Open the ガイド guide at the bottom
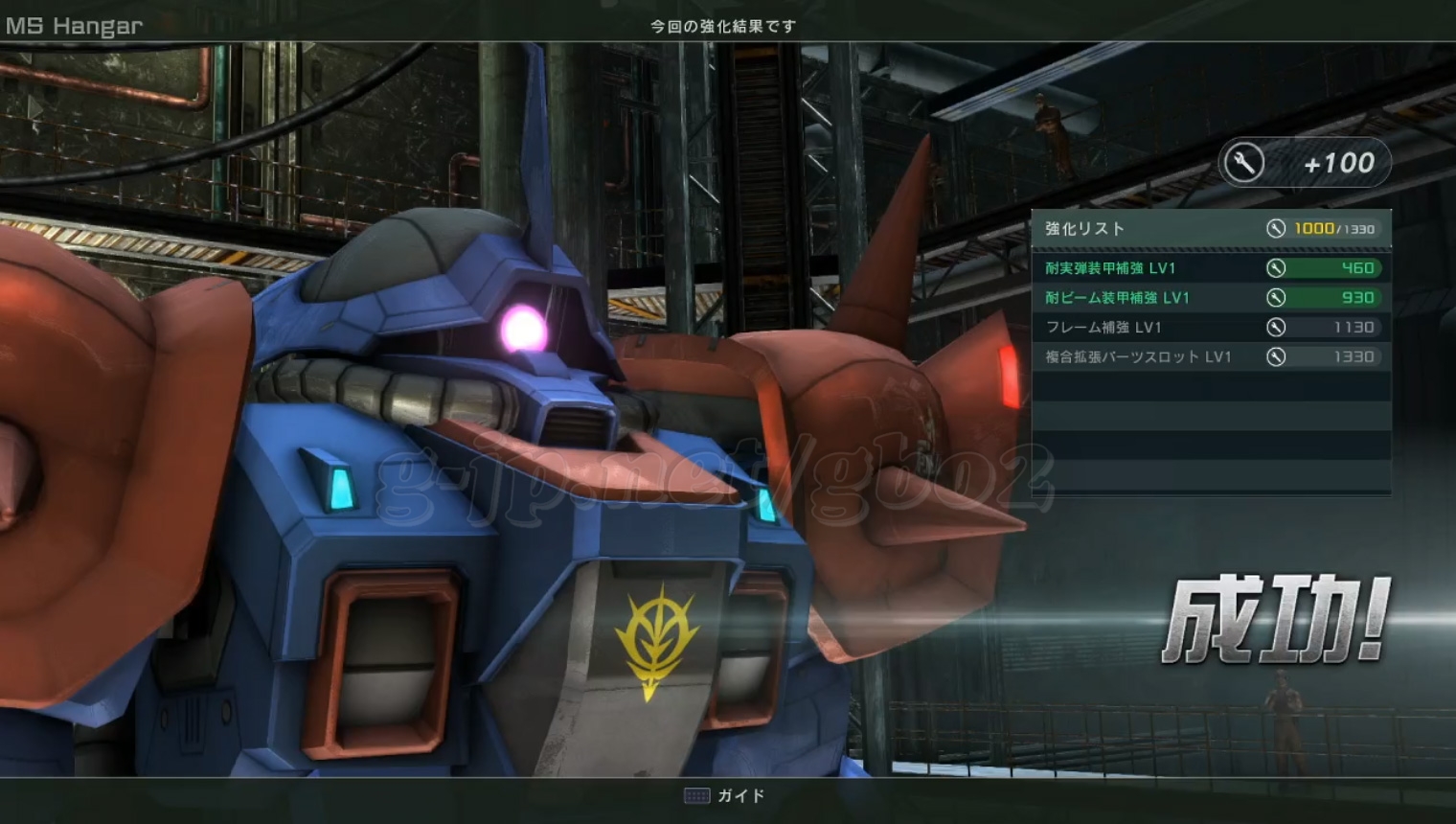Viewport: 1456px width, 824px height. [x=725, y=796]
